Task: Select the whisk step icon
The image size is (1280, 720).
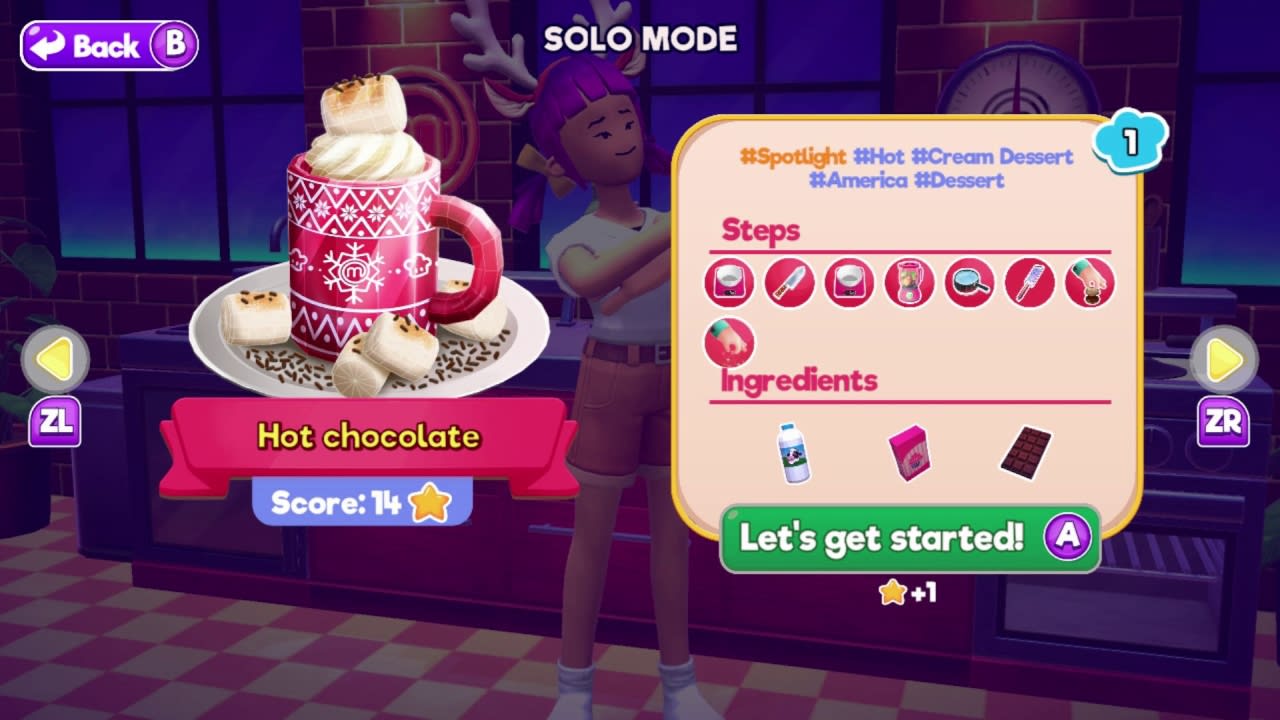Action: 1028,283
